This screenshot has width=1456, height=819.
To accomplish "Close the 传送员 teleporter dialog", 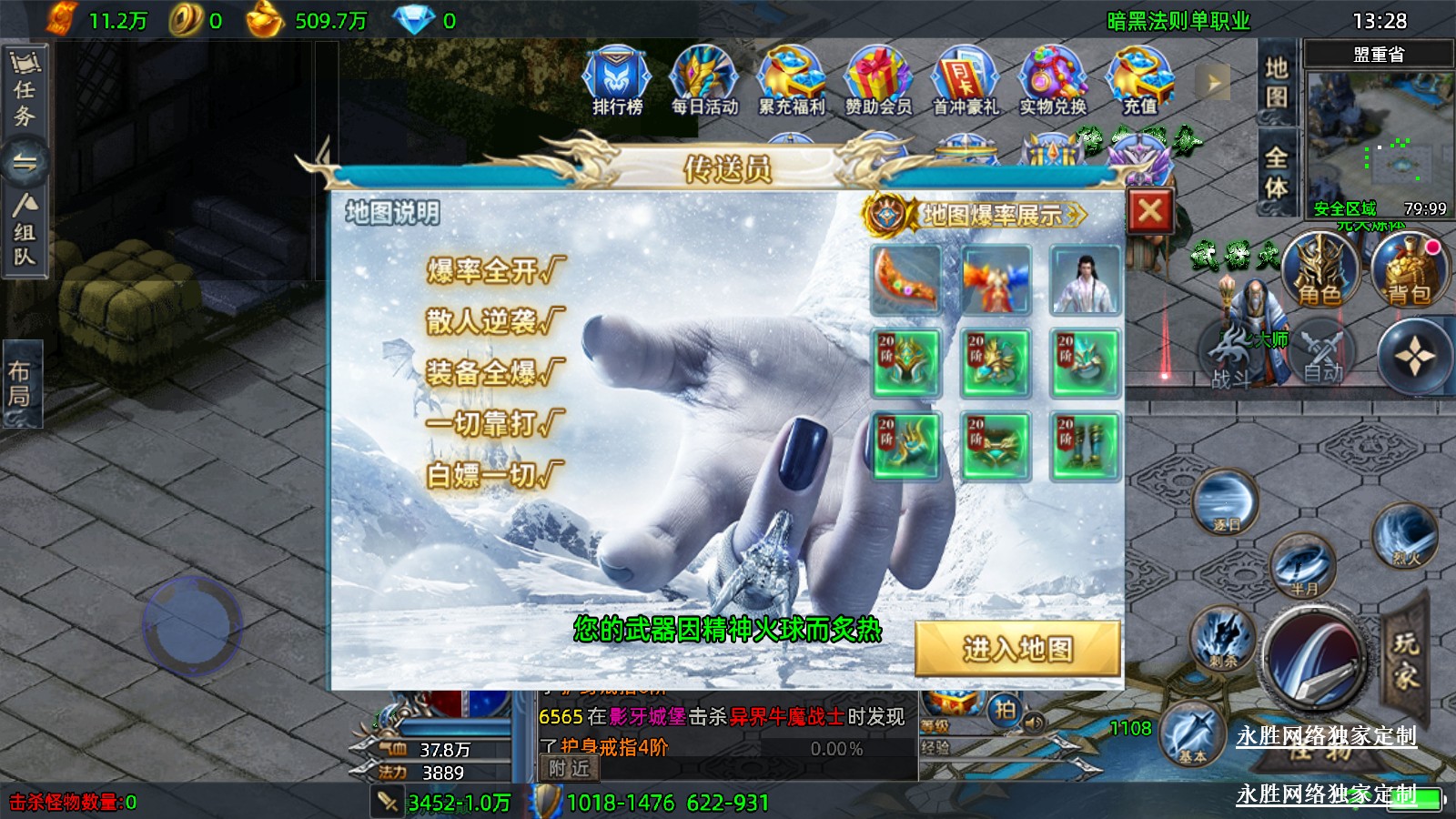I will pos(1149,212).
